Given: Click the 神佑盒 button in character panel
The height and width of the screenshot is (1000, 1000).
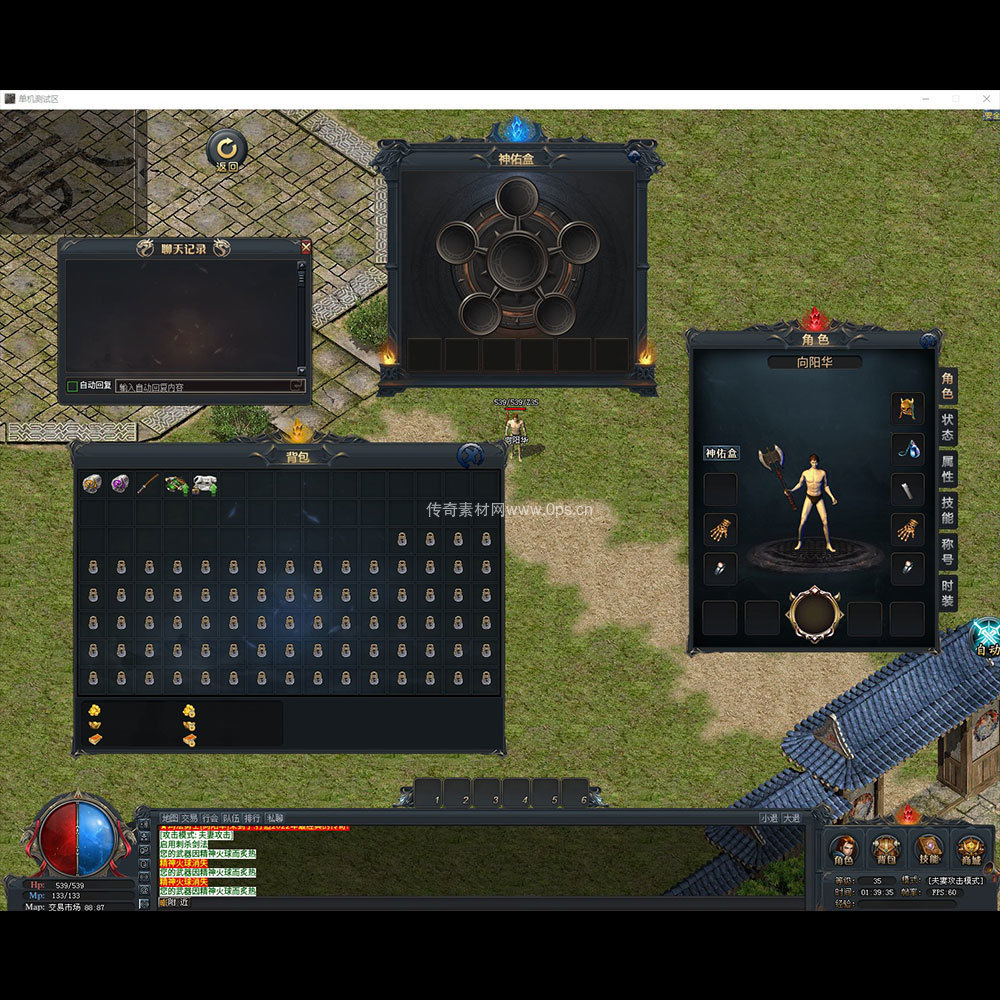Looking at the screenshot, I should (721, 453).
